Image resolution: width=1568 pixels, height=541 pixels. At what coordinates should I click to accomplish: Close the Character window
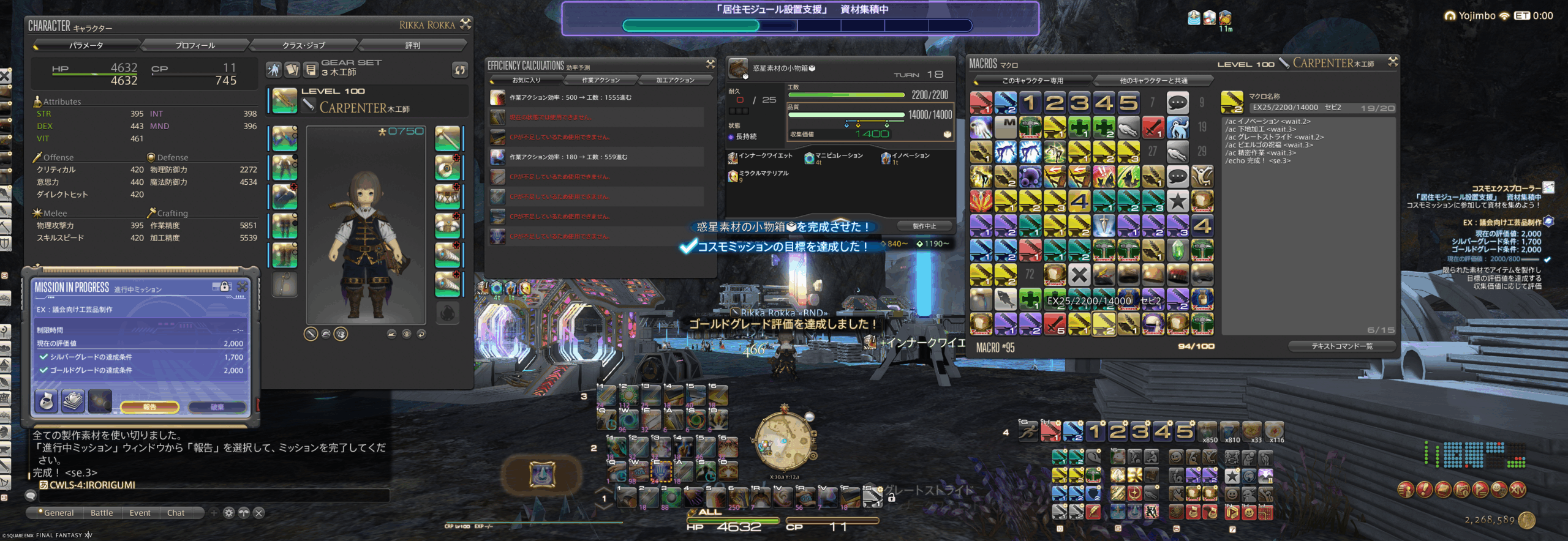pos(466,24)
